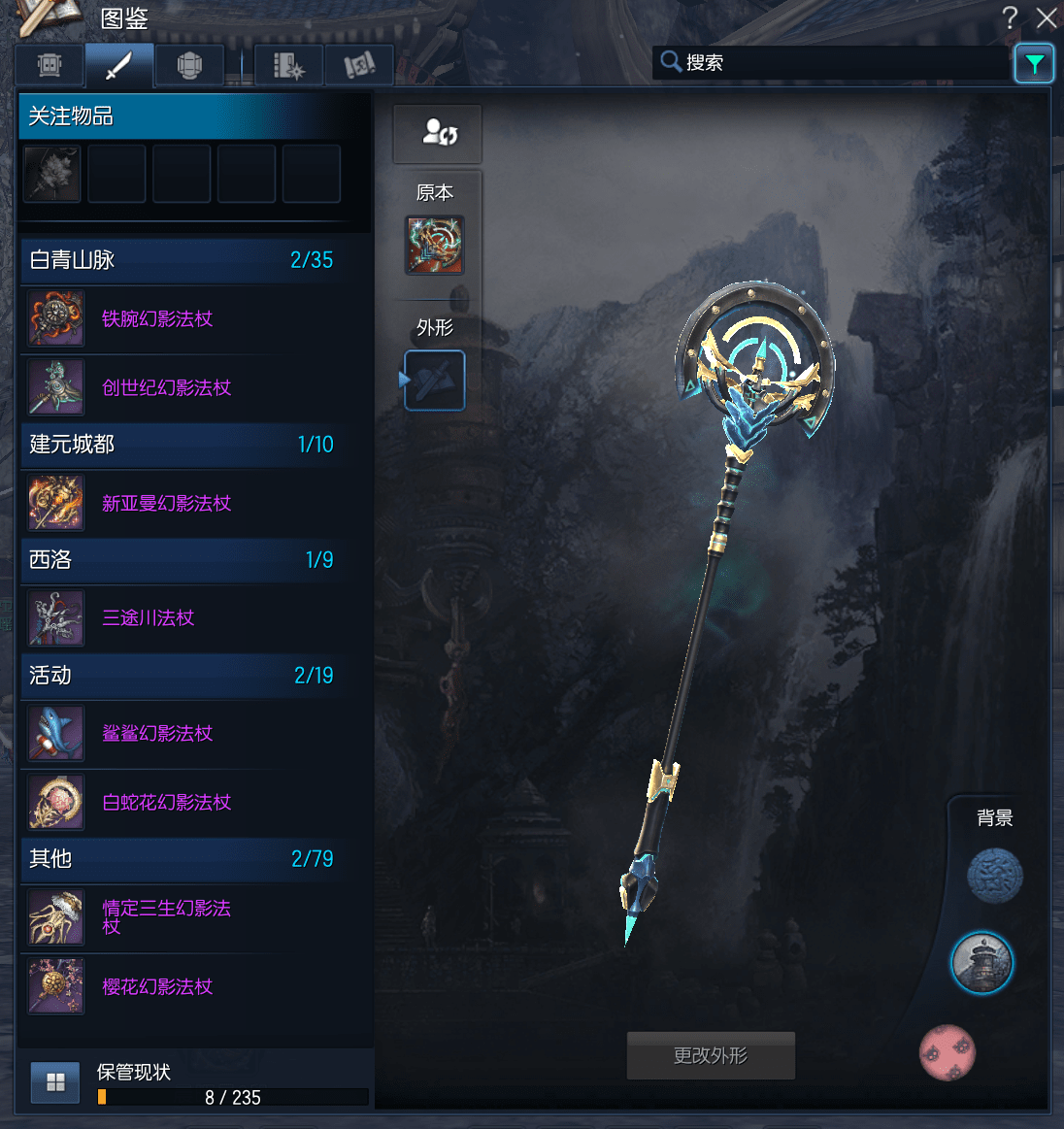Close the 图鉴 window
Viewport: 1064px width, 1129px height.
[x=1047, y=17]
